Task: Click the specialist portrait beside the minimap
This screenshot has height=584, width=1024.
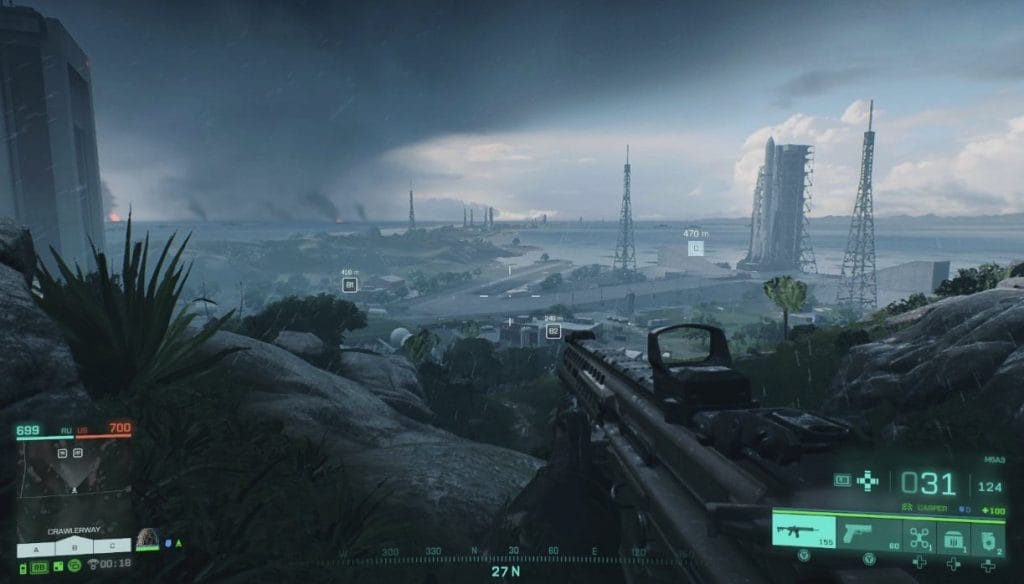Action: point(147,539)
